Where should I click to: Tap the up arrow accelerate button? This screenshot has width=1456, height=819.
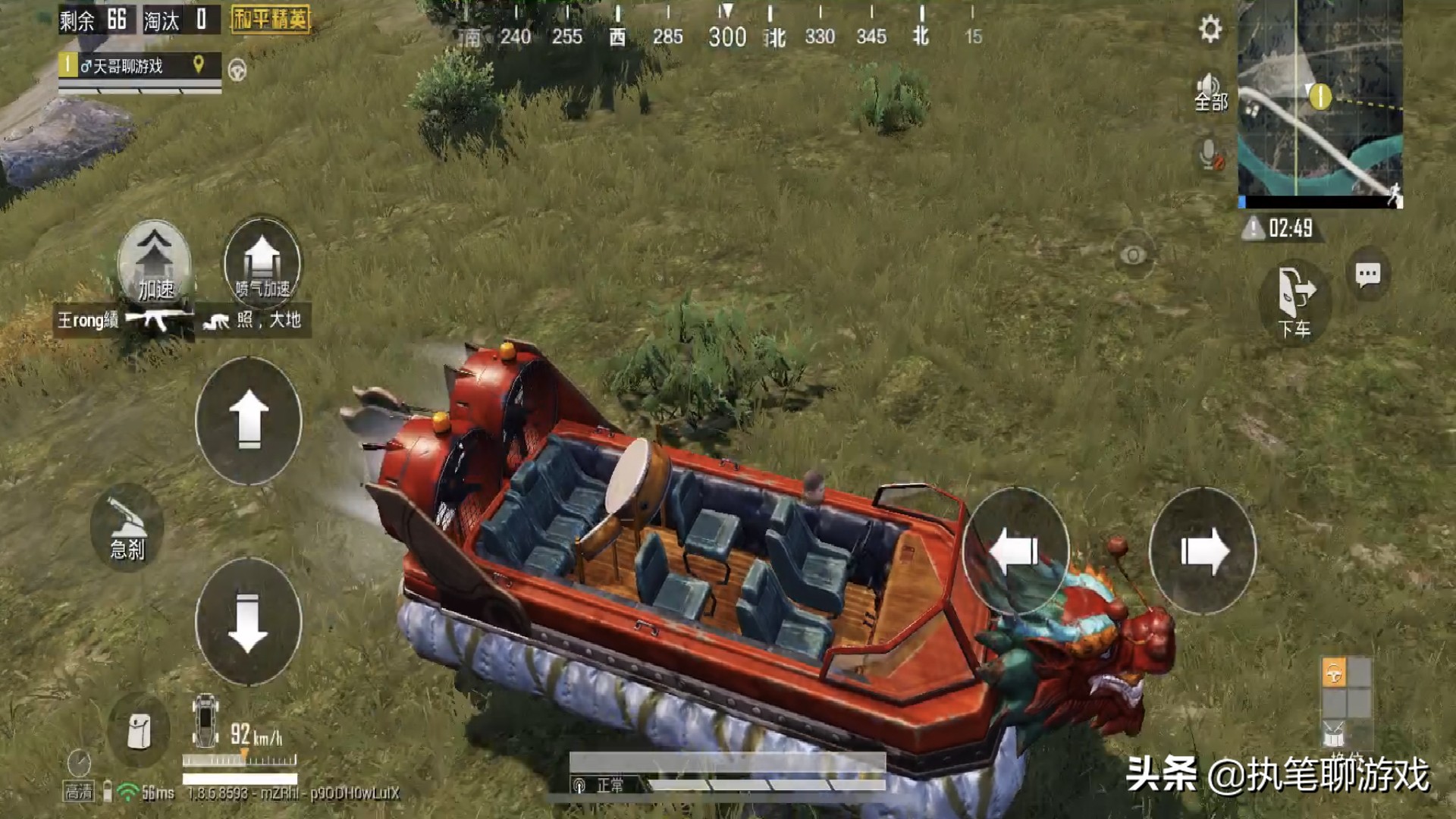coord(248,421)
